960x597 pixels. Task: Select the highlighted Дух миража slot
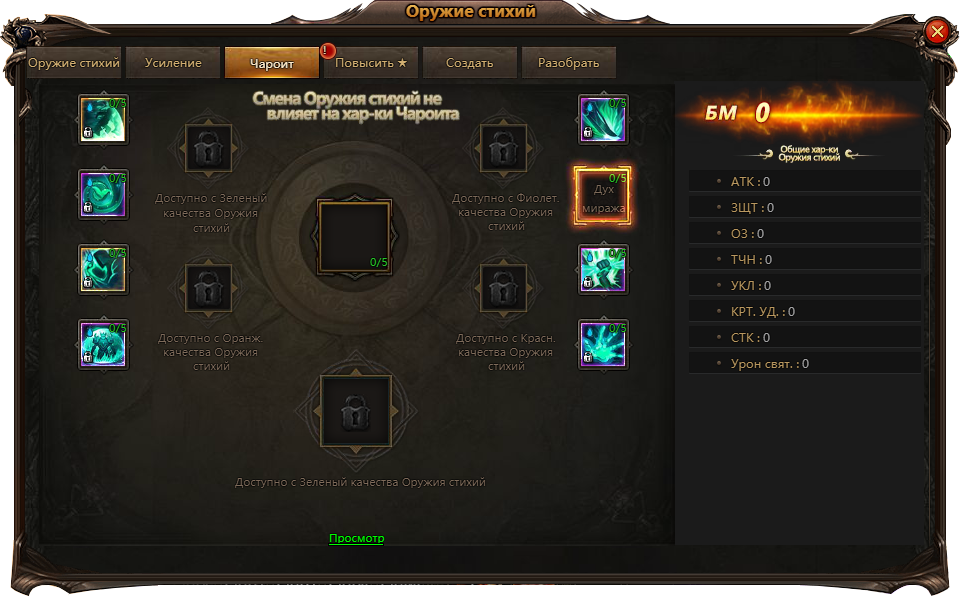[x=603, y=194]
